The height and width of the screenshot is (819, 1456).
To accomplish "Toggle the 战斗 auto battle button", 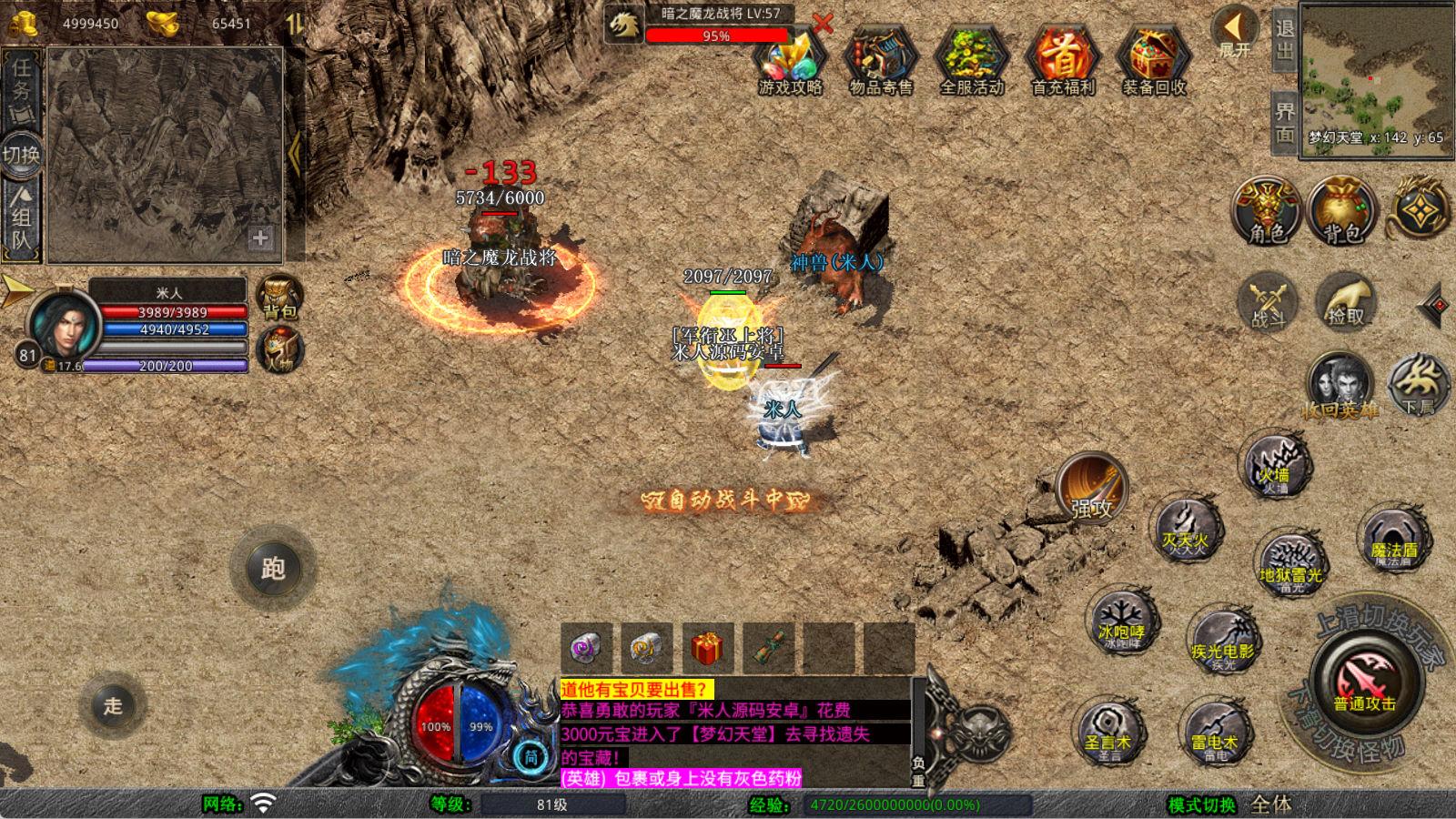I will (1268, 302).
